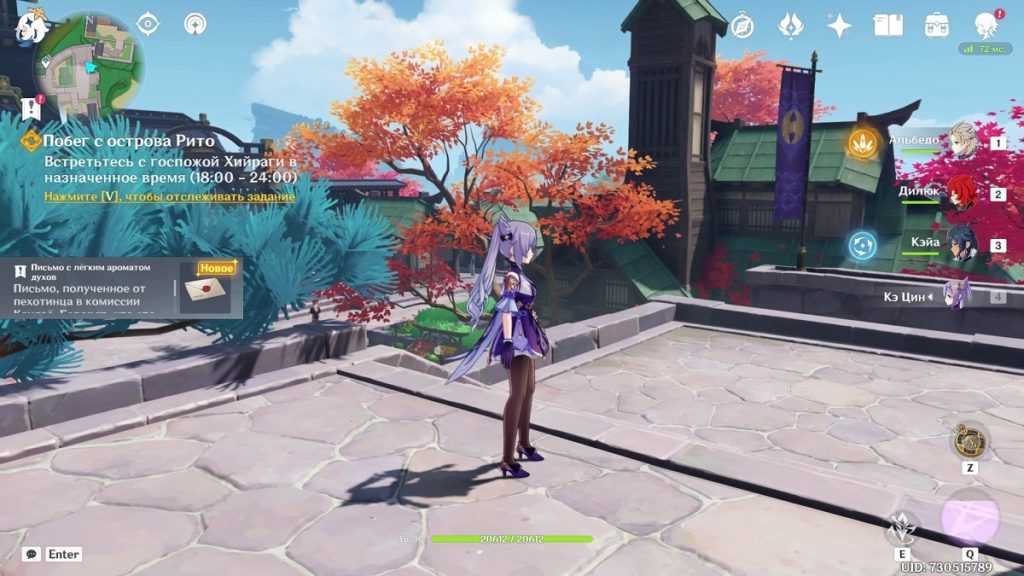Open the character profile icon with alert
1024x576 pixels.
click(986, 25)
